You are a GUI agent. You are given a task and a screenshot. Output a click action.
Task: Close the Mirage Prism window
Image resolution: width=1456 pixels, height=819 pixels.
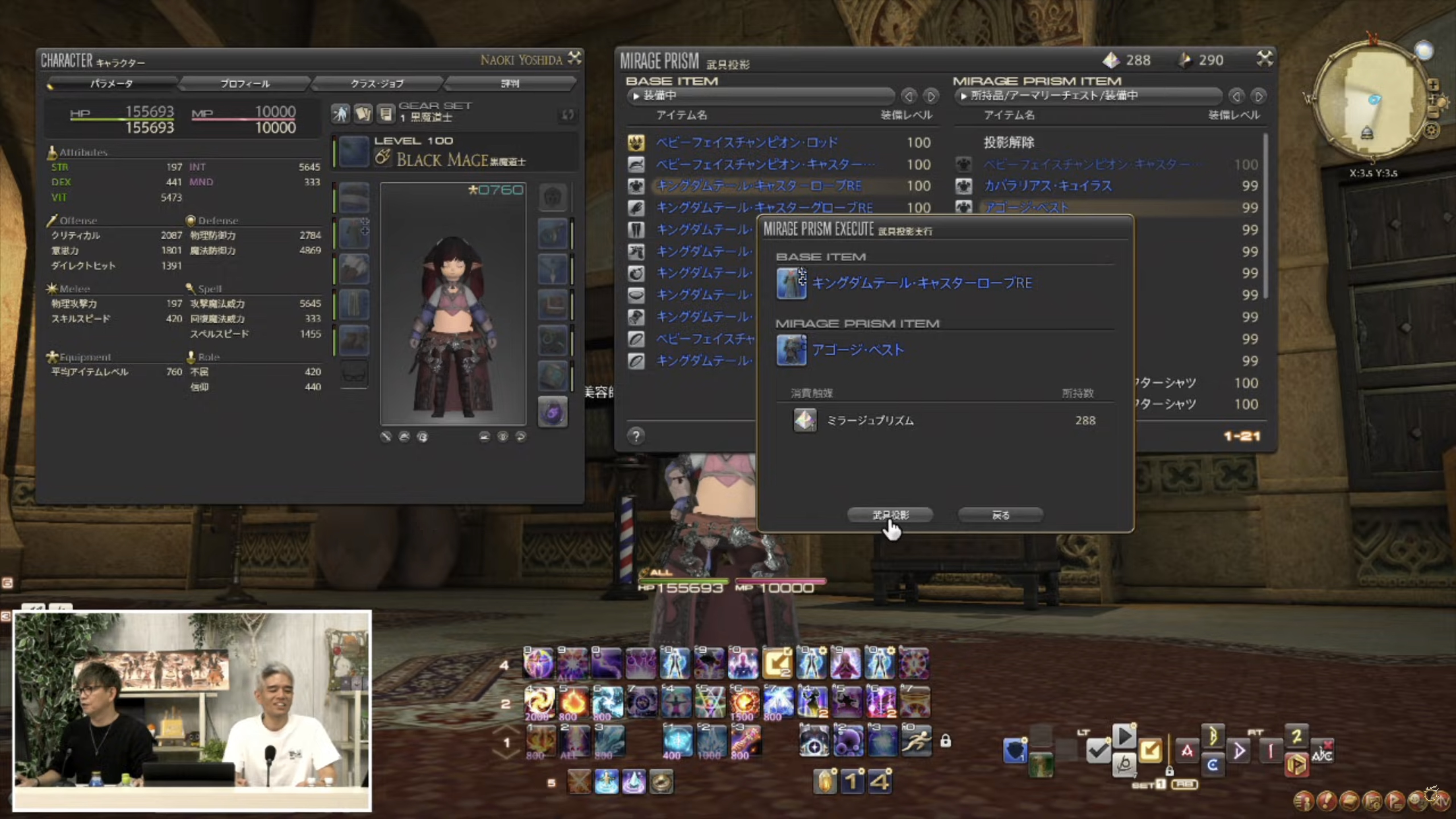(1264, 58)
